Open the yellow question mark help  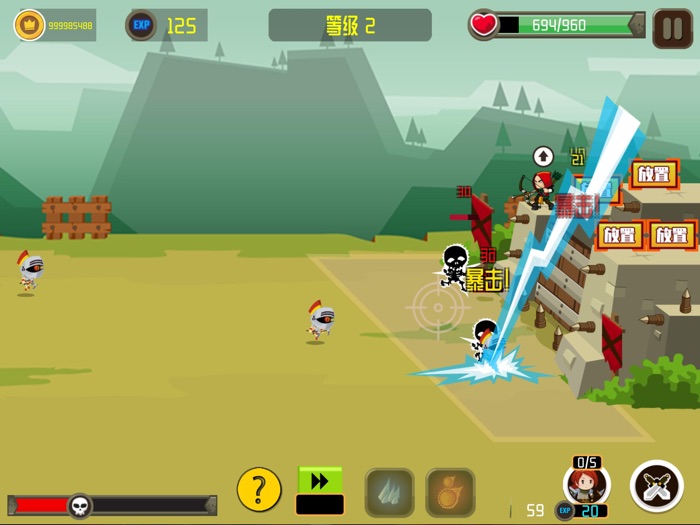point(259,490)
